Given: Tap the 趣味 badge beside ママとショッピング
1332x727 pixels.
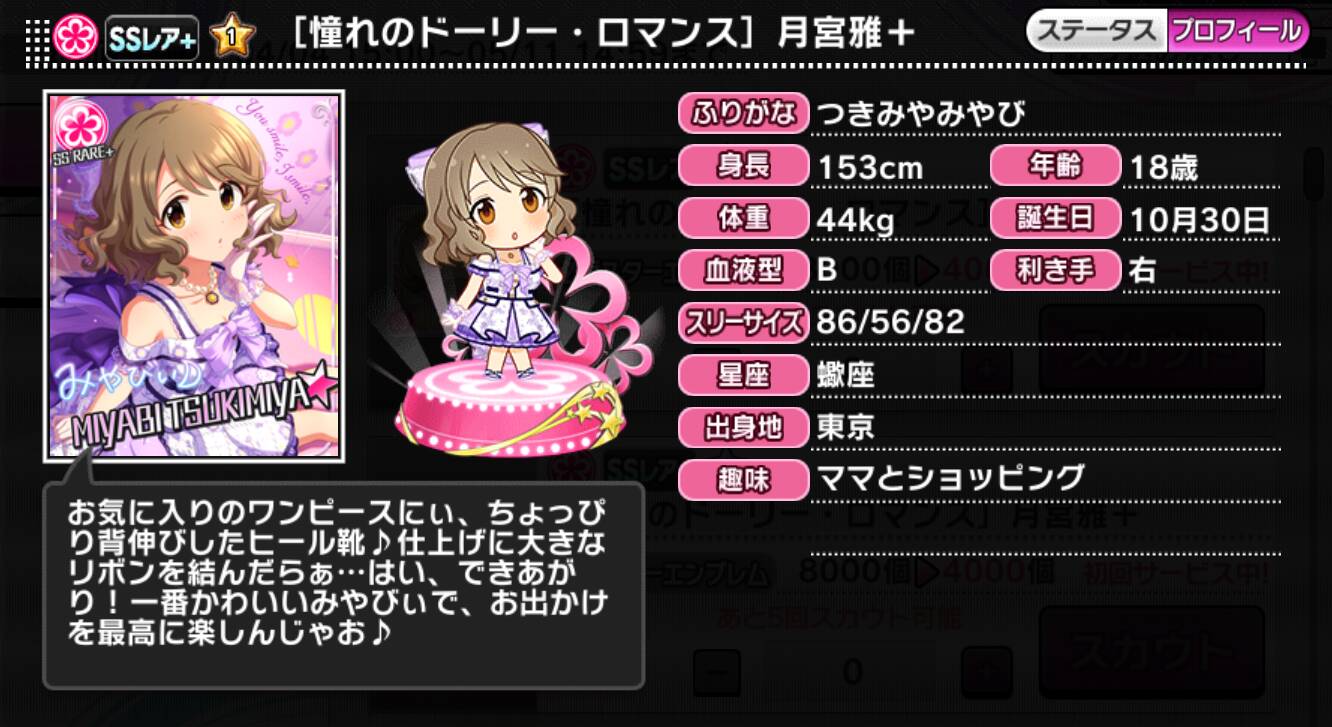Looking at the screenshot, I should pos(742,480).
